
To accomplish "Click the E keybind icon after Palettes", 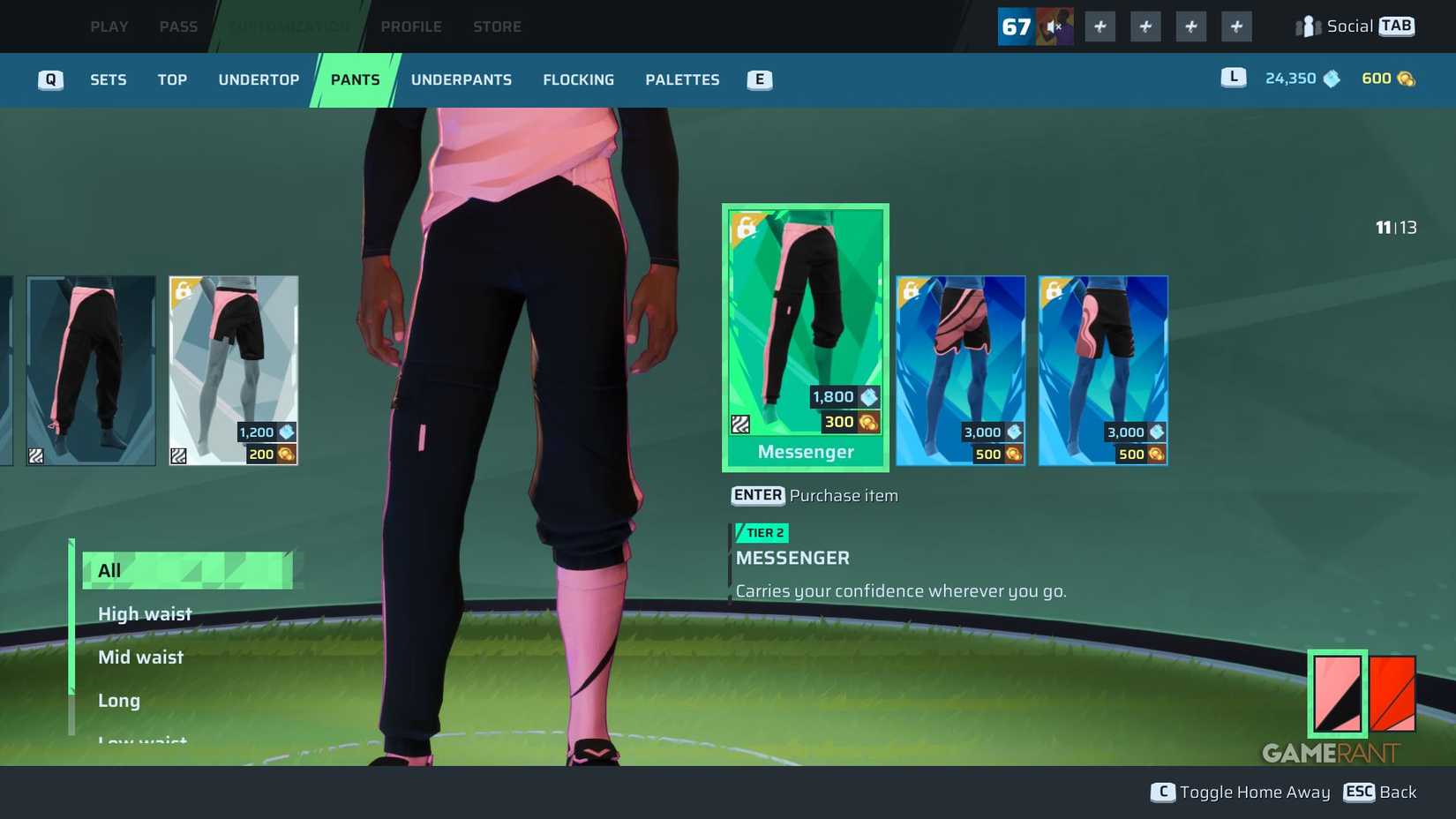I will point(758,79).
